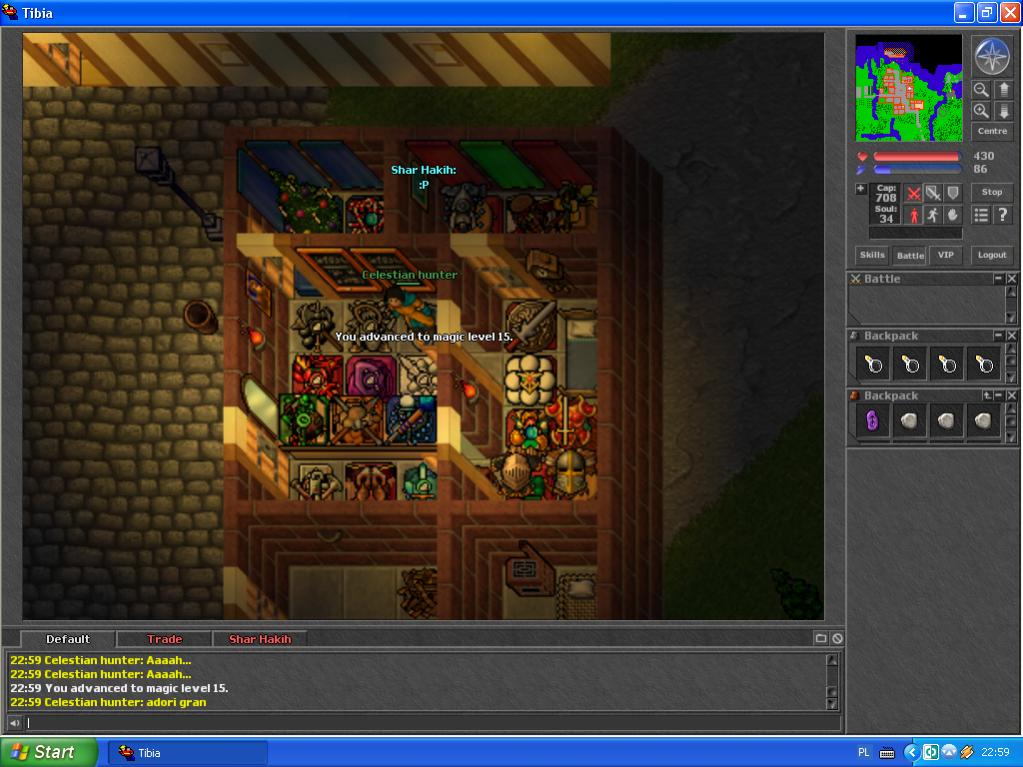Switch to the Default chat tab
The height and width of the screenshot is (767, 1023).
pyautogui.click(x=68, y=639)
